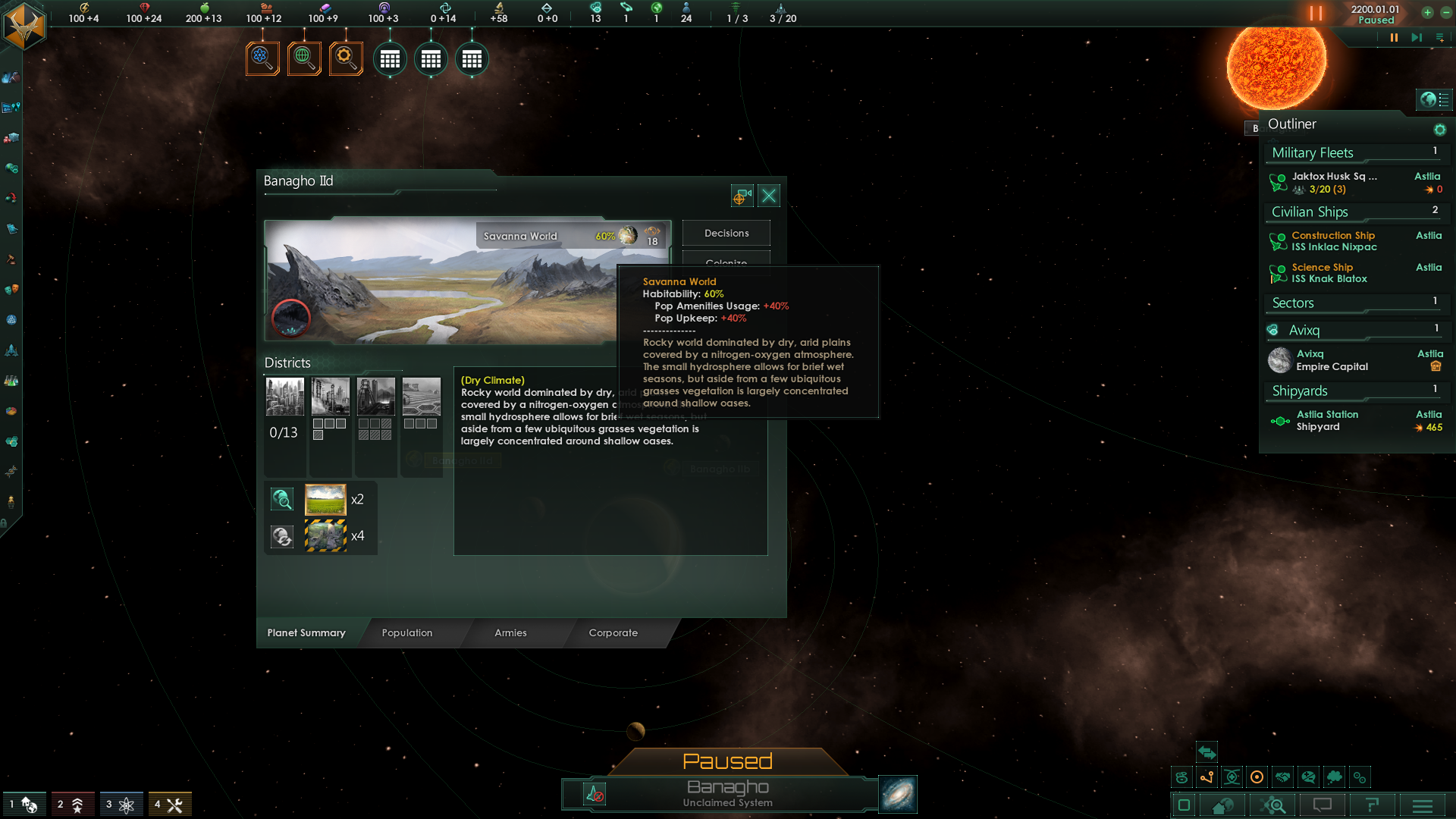
Task: Select the city district icon
Action: pos(285,397)
